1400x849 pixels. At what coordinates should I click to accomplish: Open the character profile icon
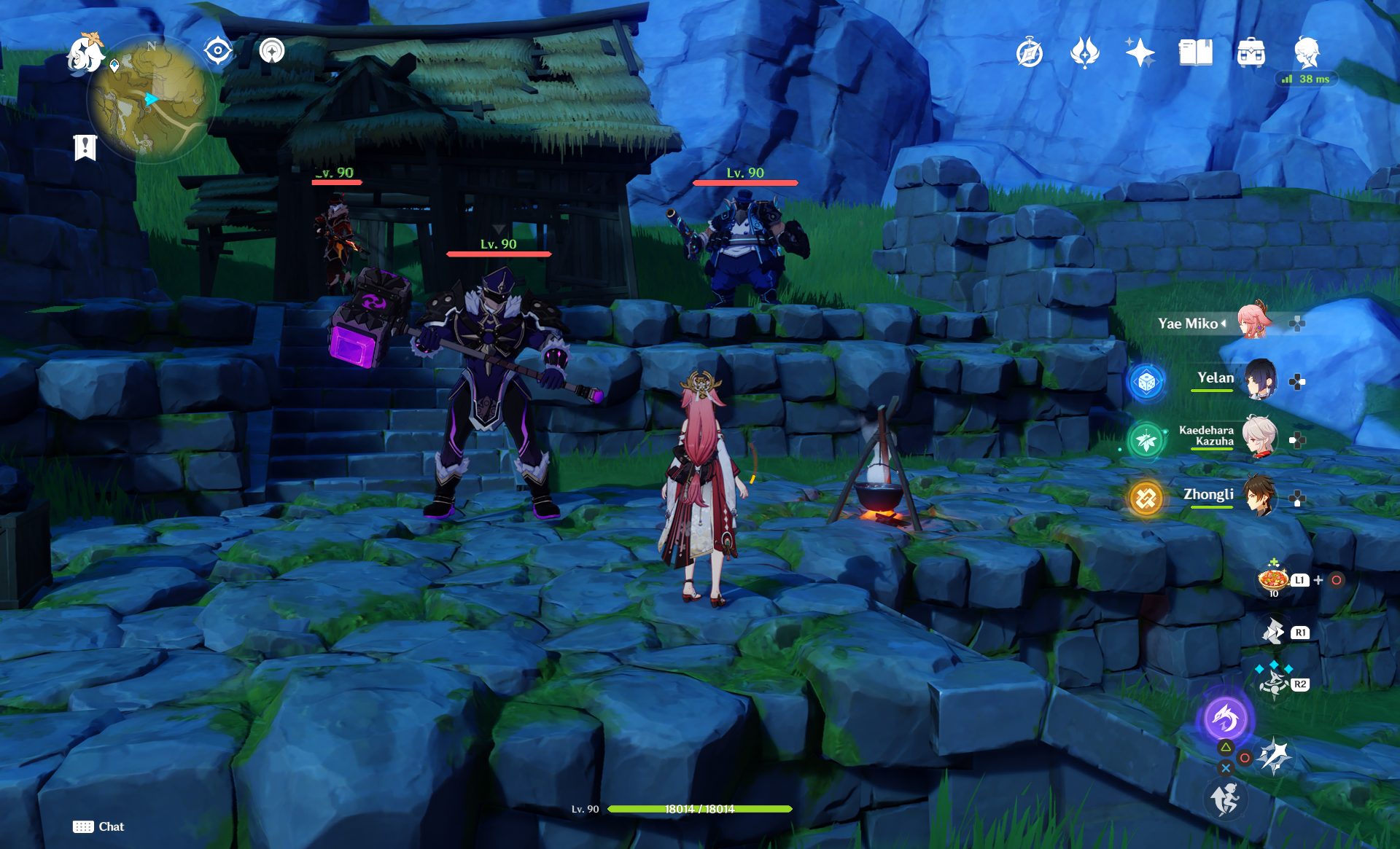click(1307, 52)
